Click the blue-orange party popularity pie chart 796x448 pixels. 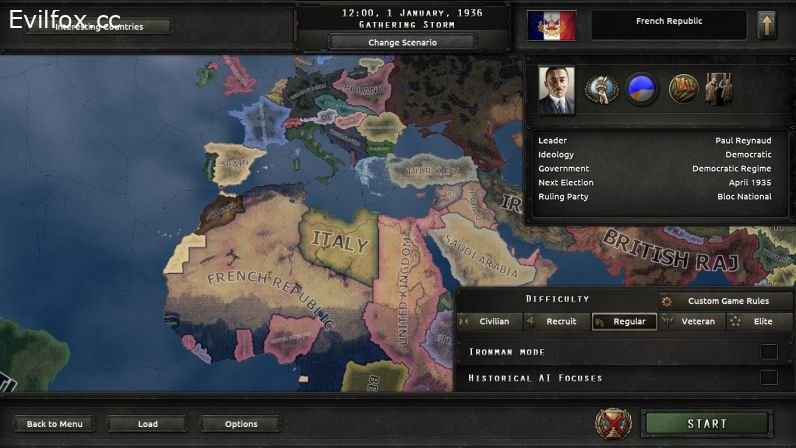tap(642, 89)
